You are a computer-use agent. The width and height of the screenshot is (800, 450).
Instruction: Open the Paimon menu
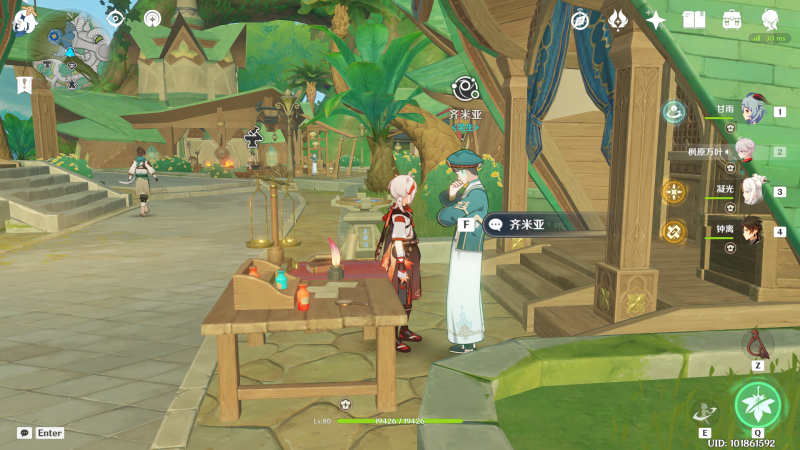[24, 20]
